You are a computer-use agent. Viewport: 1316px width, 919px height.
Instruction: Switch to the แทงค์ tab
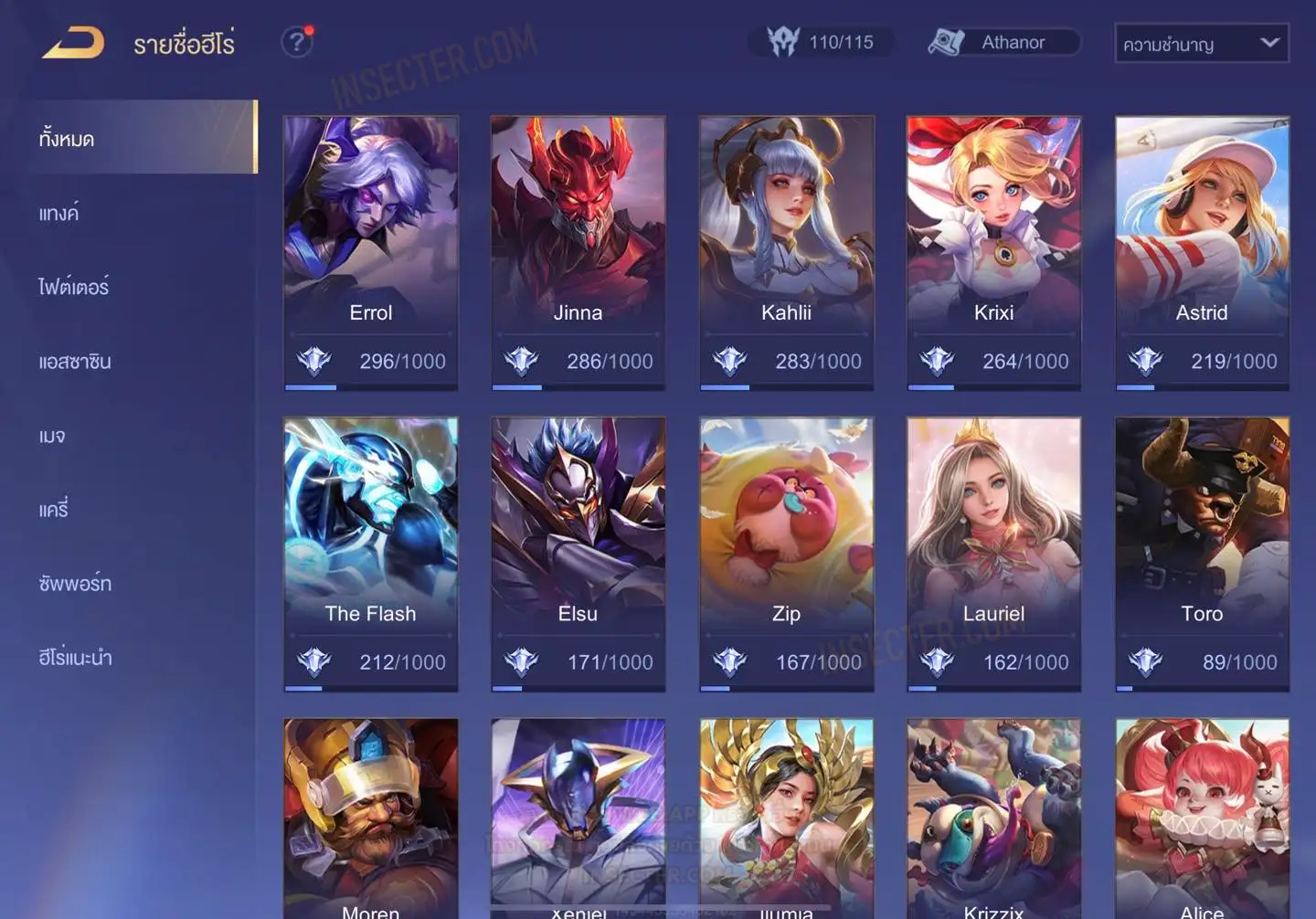coord(59,214)
